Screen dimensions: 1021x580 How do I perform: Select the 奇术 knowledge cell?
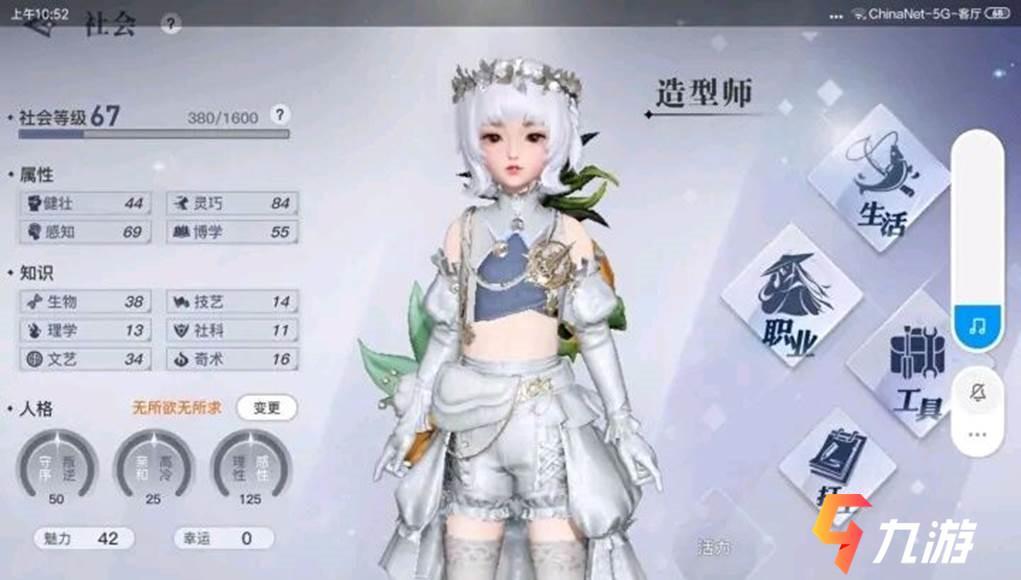(x=232, y=358)
